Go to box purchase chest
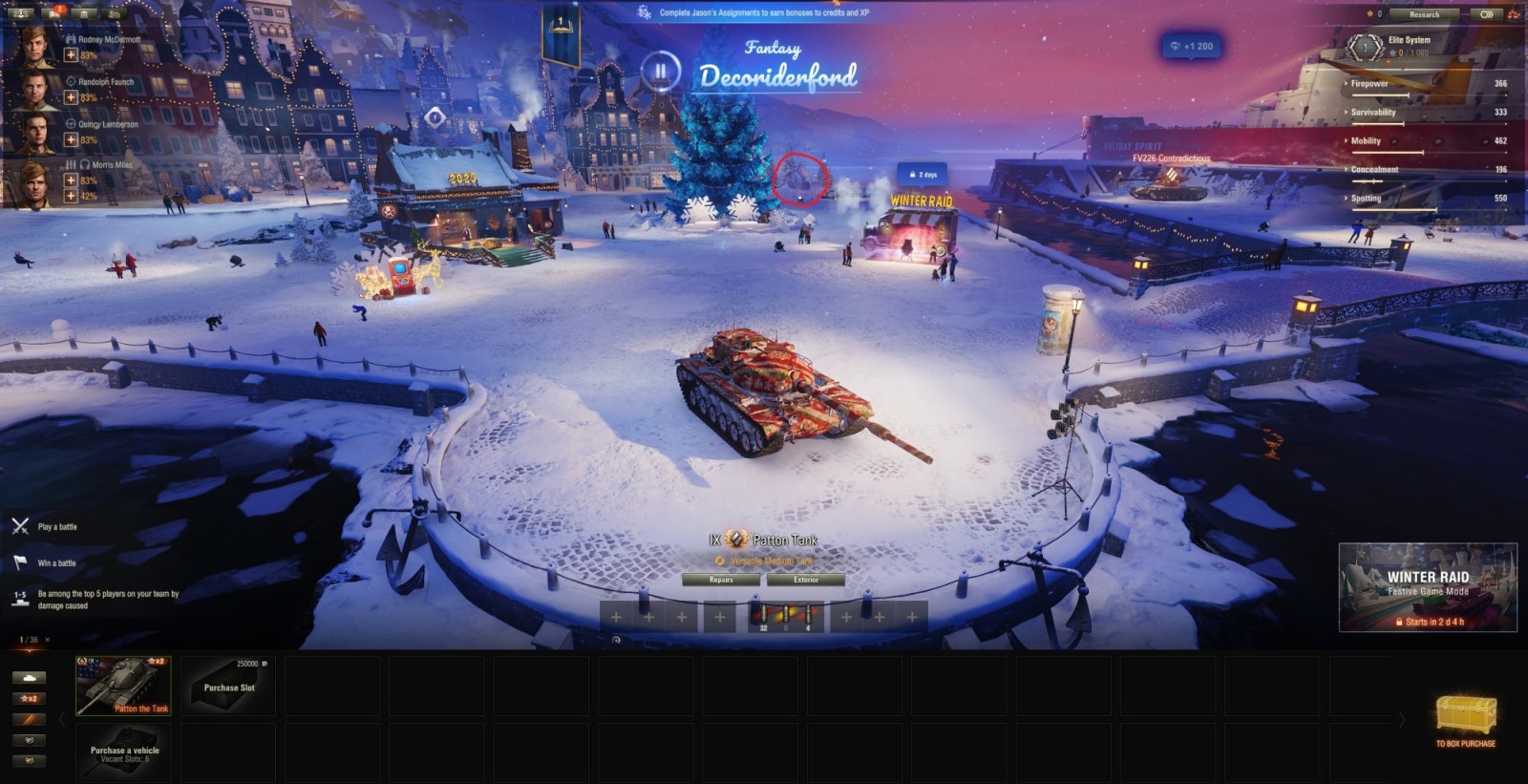The width and height of the screenshot is (1528, 784). tap(1466, 718)
